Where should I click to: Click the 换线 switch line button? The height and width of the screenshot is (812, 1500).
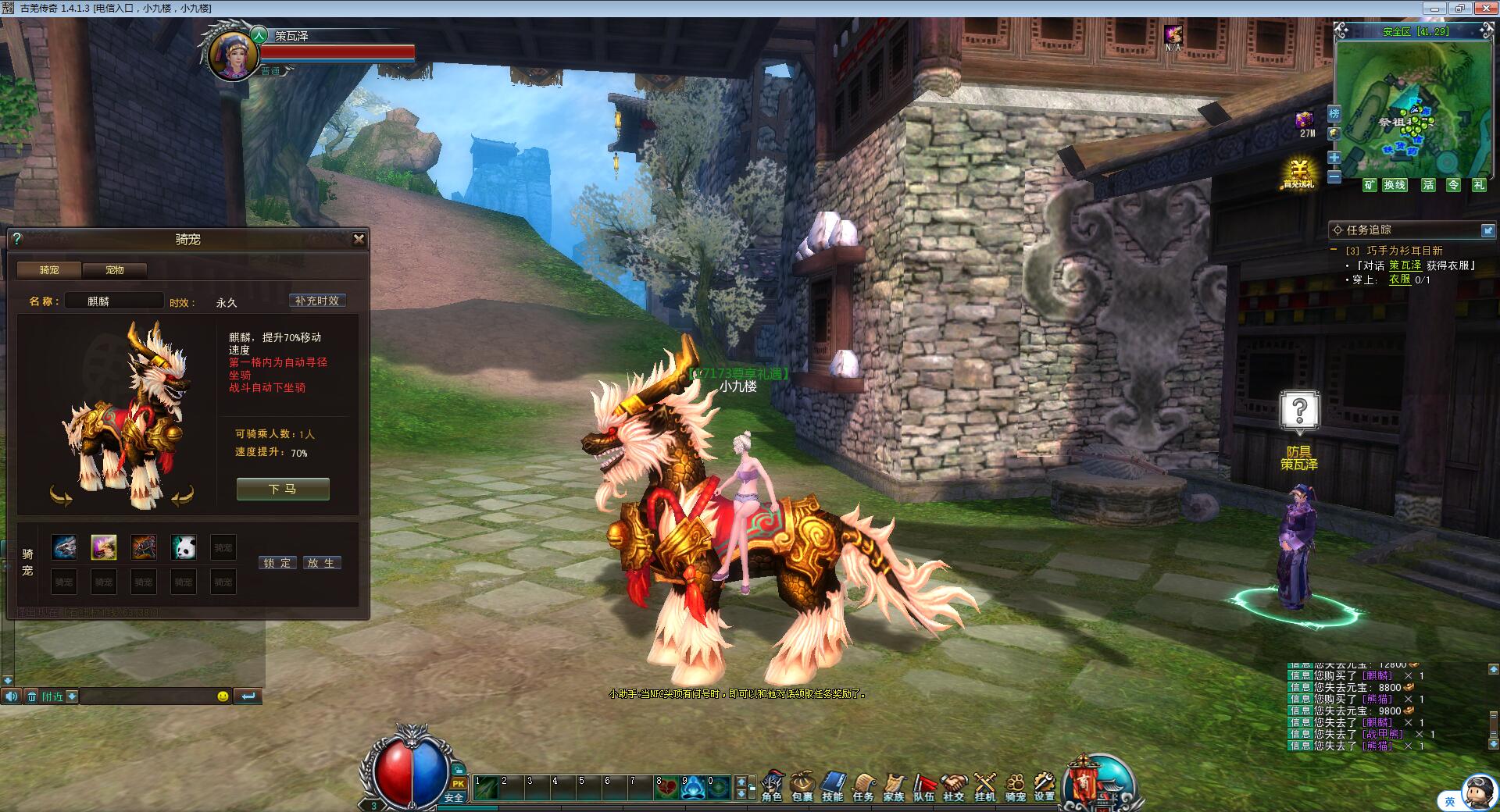coord(1395,185)
